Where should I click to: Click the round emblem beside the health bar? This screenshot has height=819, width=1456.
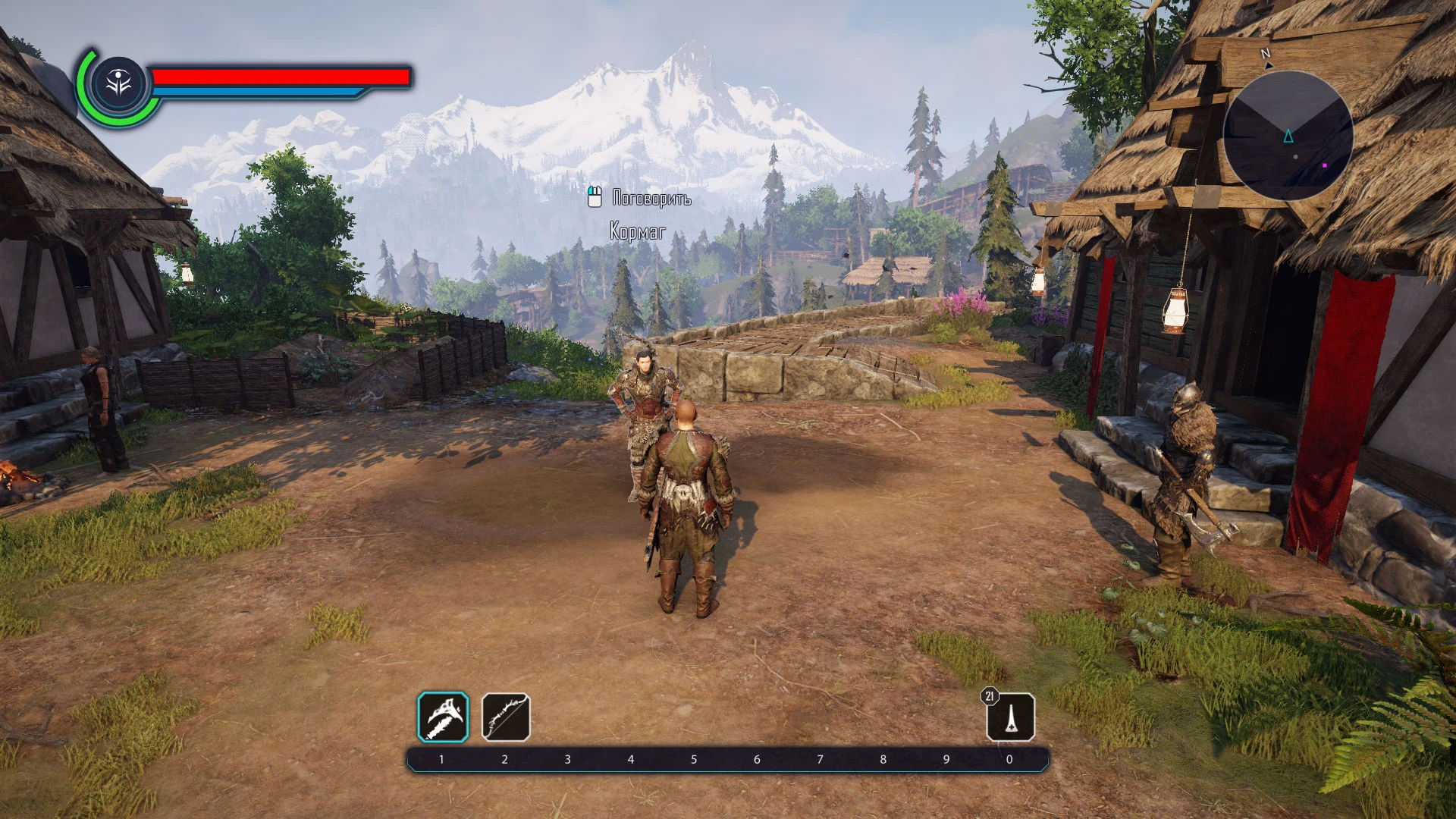point(119,83)
